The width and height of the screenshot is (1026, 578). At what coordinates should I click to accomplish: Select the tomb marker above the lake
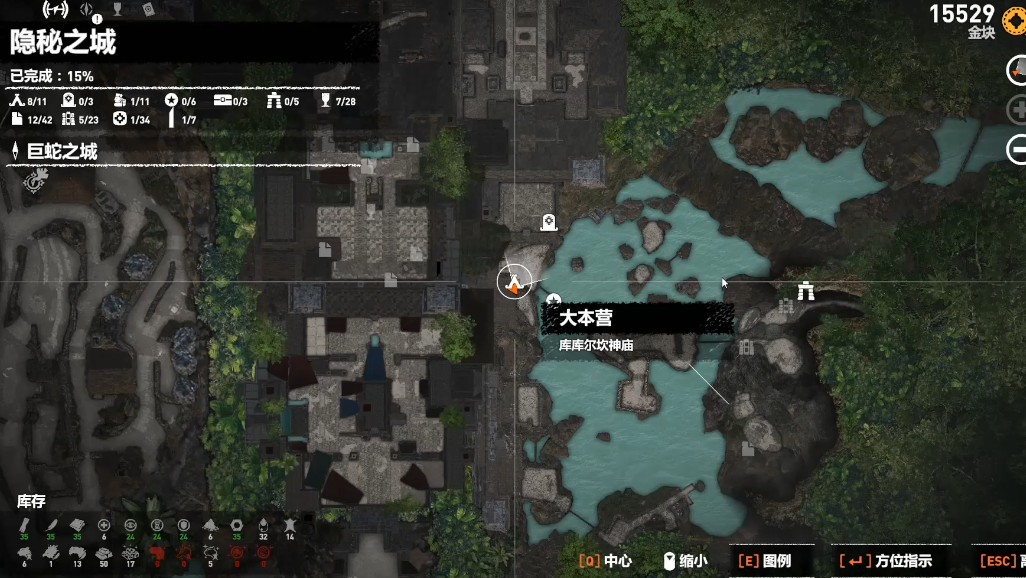coord(547,223)
